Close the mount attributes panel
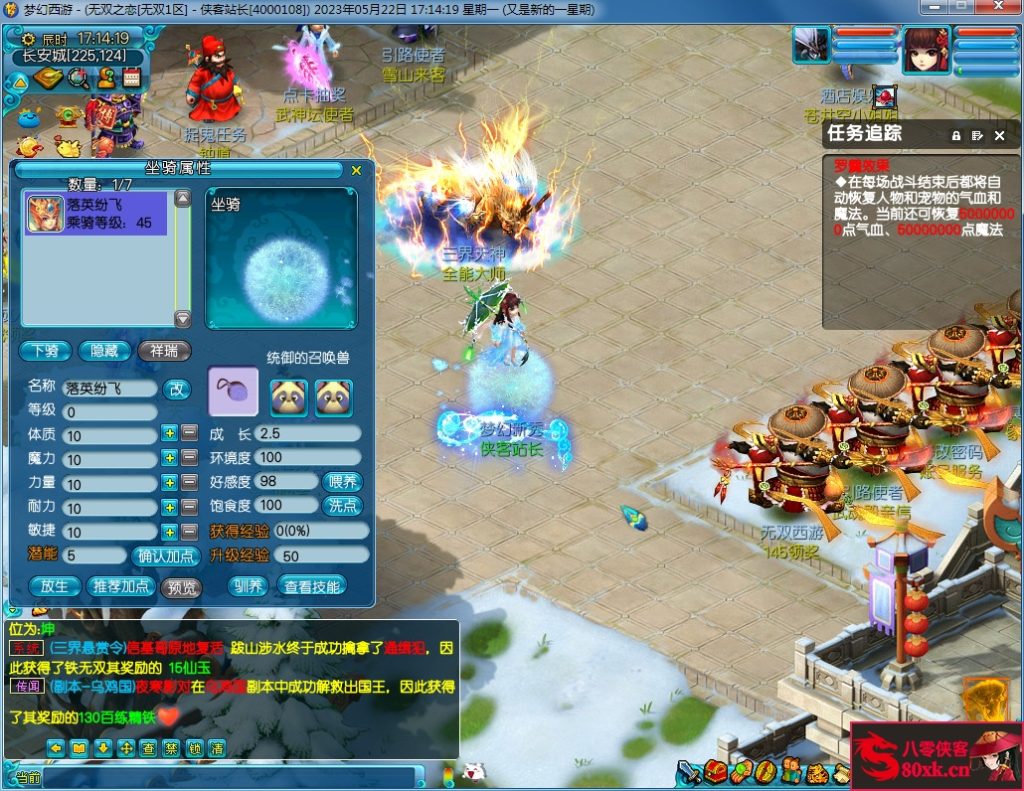 coord(356,170)
